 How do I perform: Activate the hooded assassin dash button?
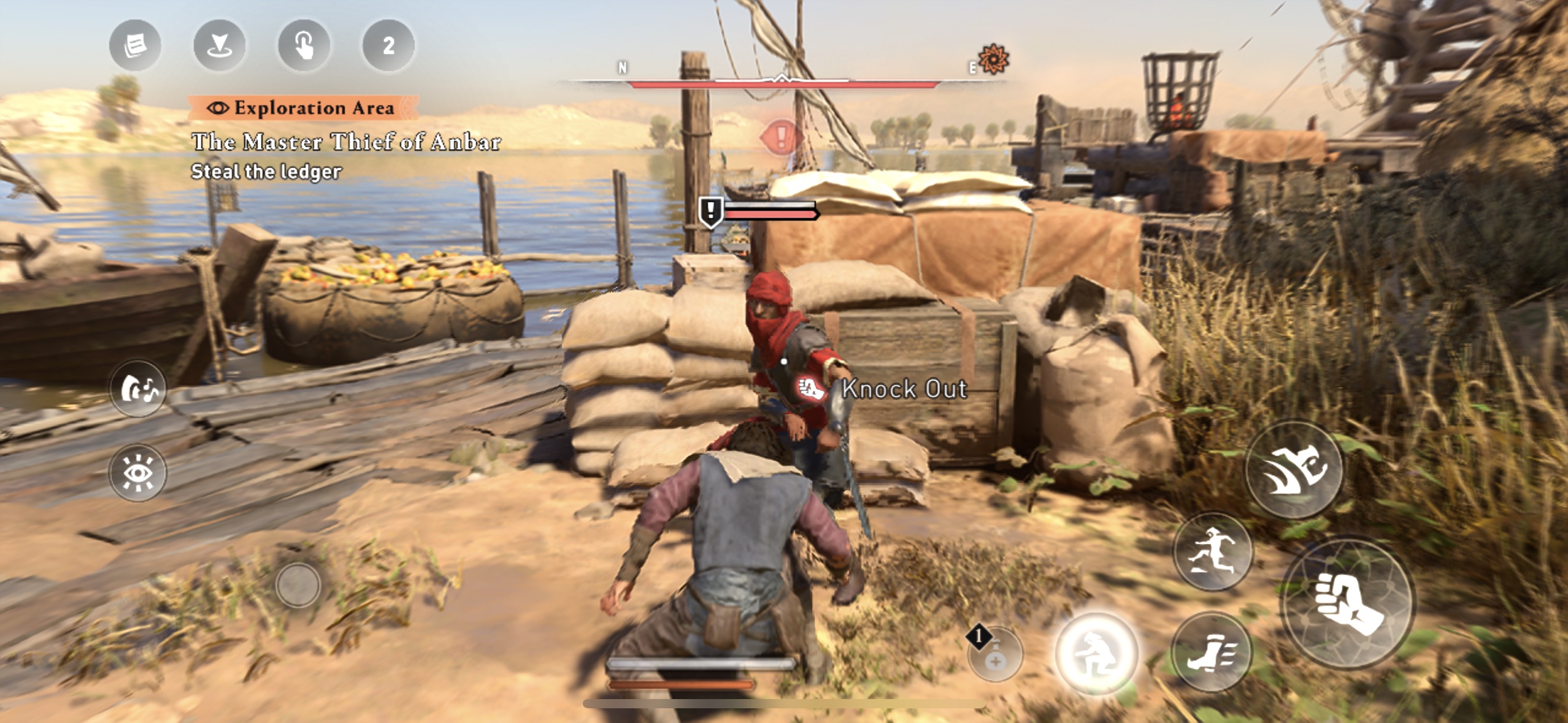(1294, 470)
